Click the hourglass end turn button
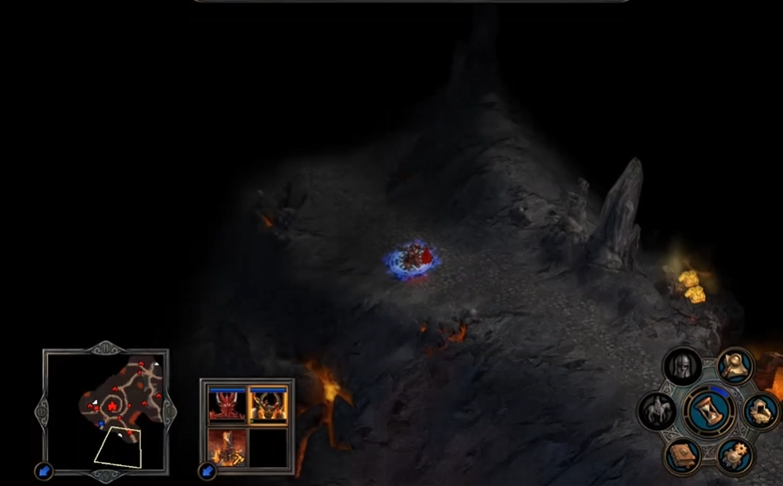The height and width of the screenshot is (486, 783). (x=709, y=411)
